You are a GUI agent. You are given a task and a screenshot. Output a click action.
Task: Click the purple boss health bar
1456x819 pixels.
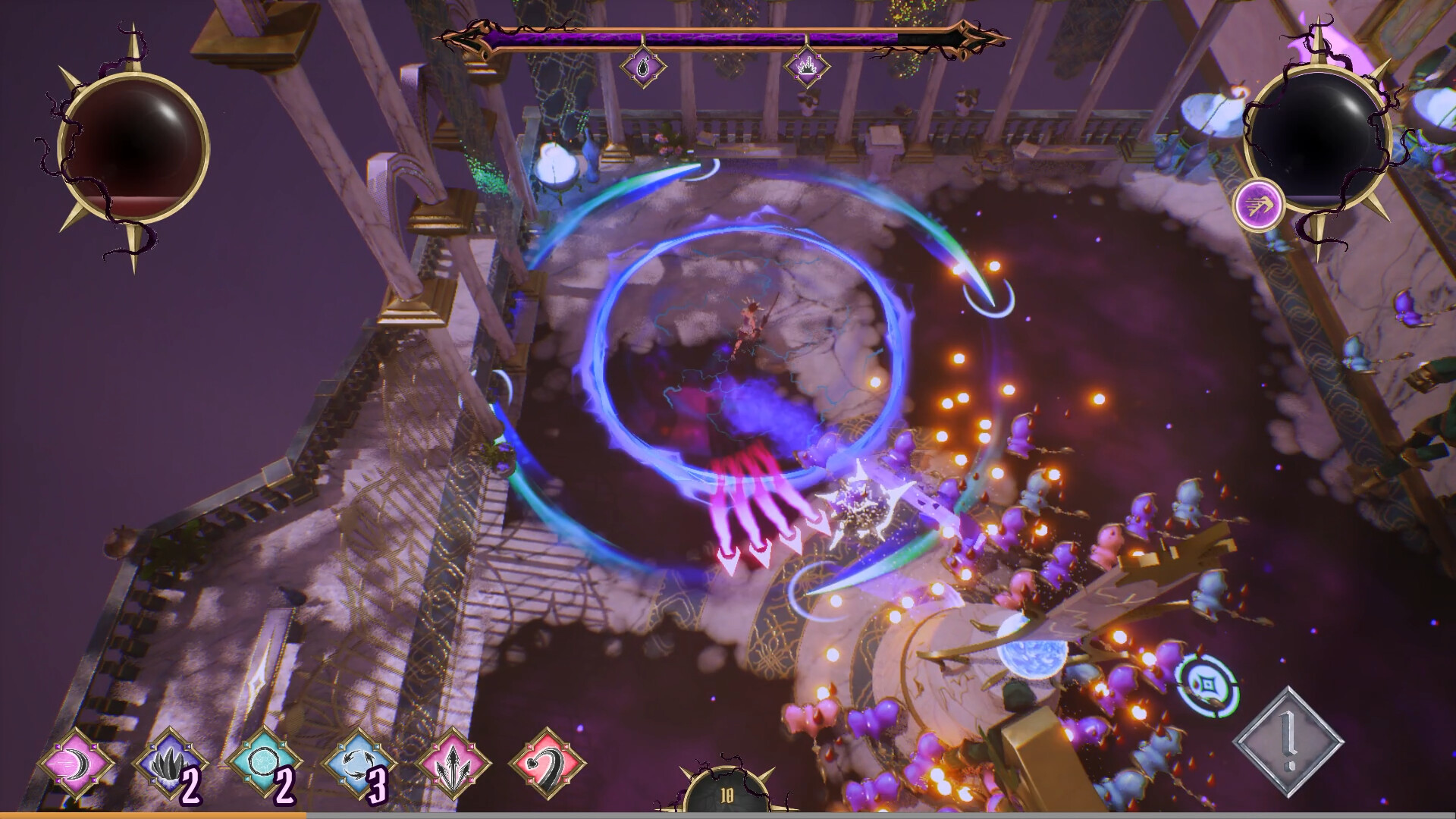coord(720,35)
